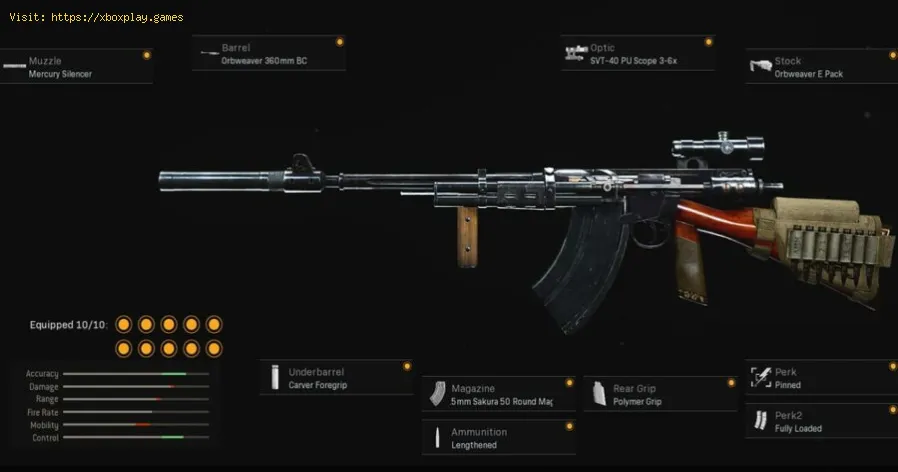Open the Perk Pinned slot

coord(820,378)
